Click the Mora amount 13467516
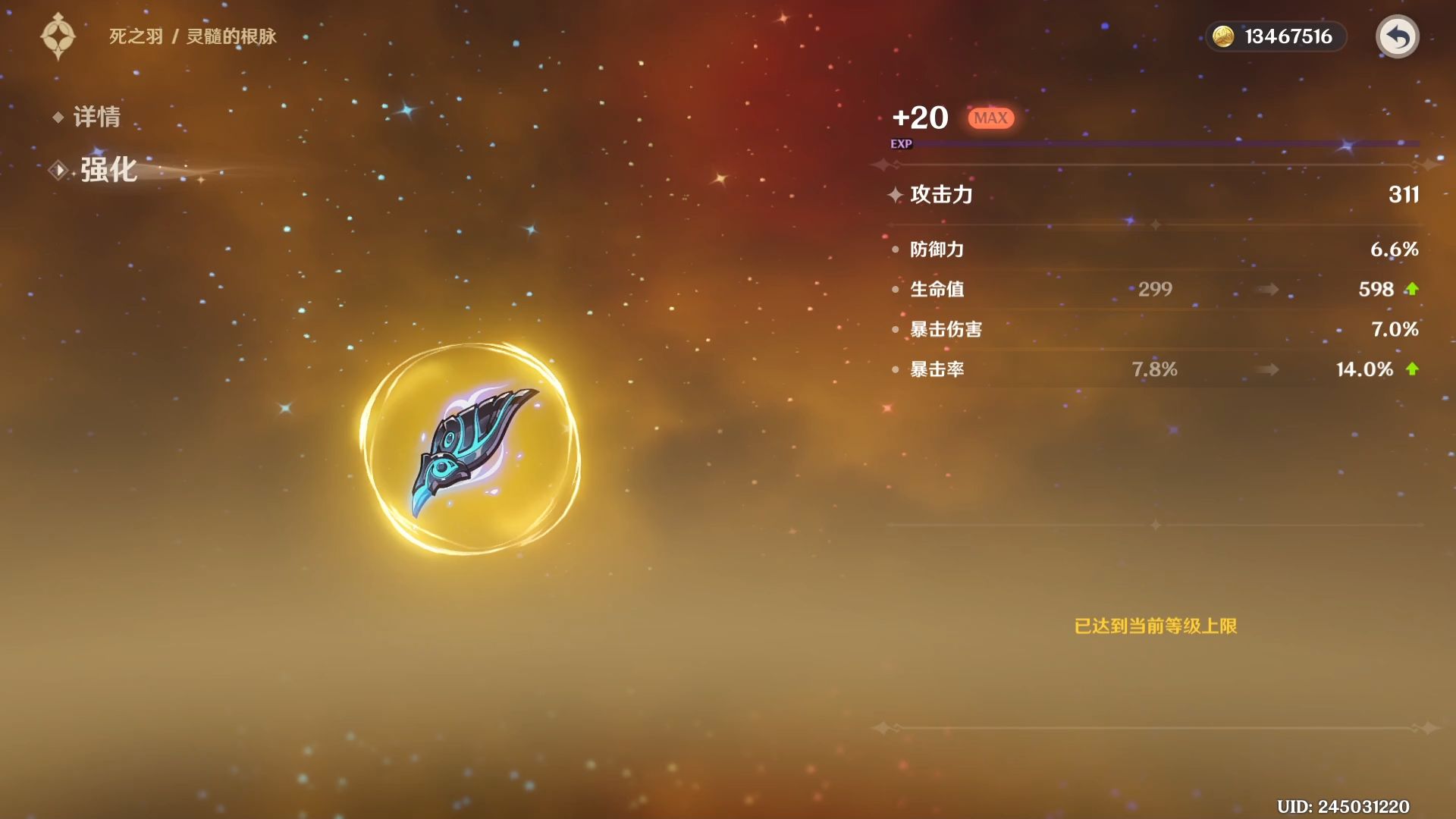The width and height of the screenshot is (1456, 819). (1289, 36)
